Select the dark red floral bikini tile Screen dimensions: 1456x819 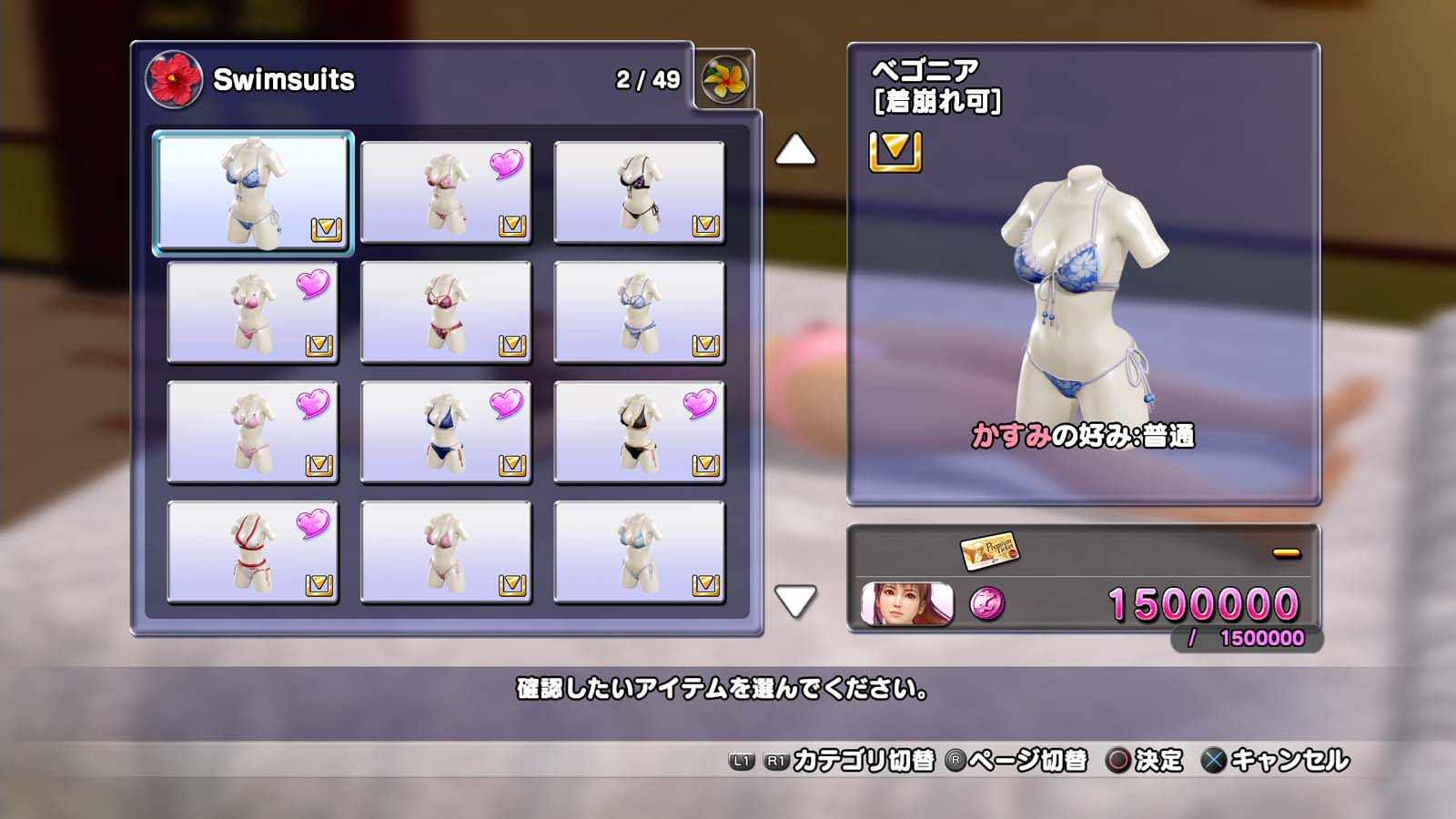pos(446,312)
